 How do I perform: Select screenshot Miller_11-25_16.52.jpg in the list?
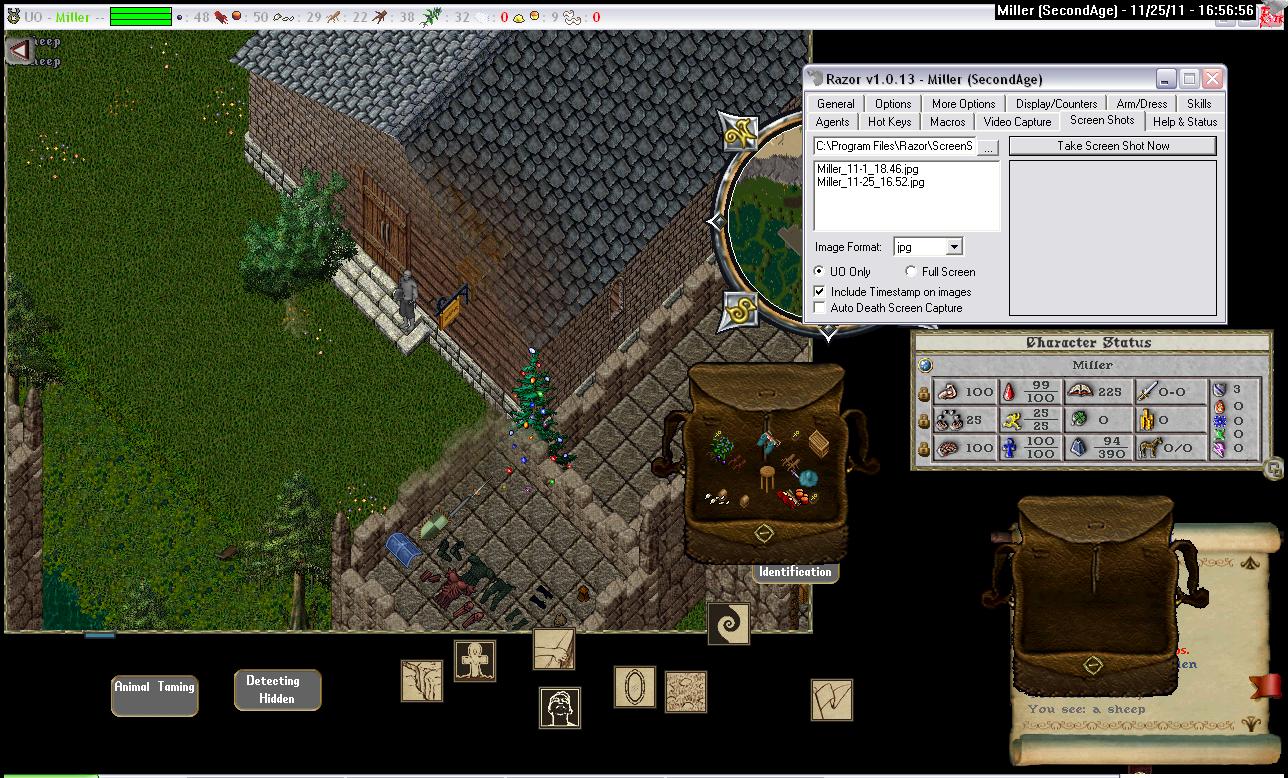870,182
